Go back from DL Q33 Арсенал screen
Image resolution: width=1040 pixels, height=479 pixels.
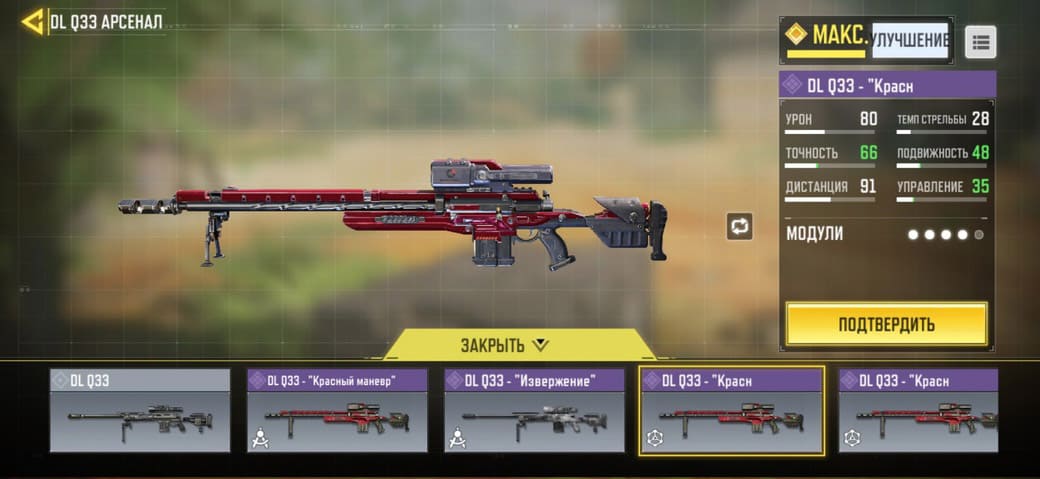tap(32, 21)
